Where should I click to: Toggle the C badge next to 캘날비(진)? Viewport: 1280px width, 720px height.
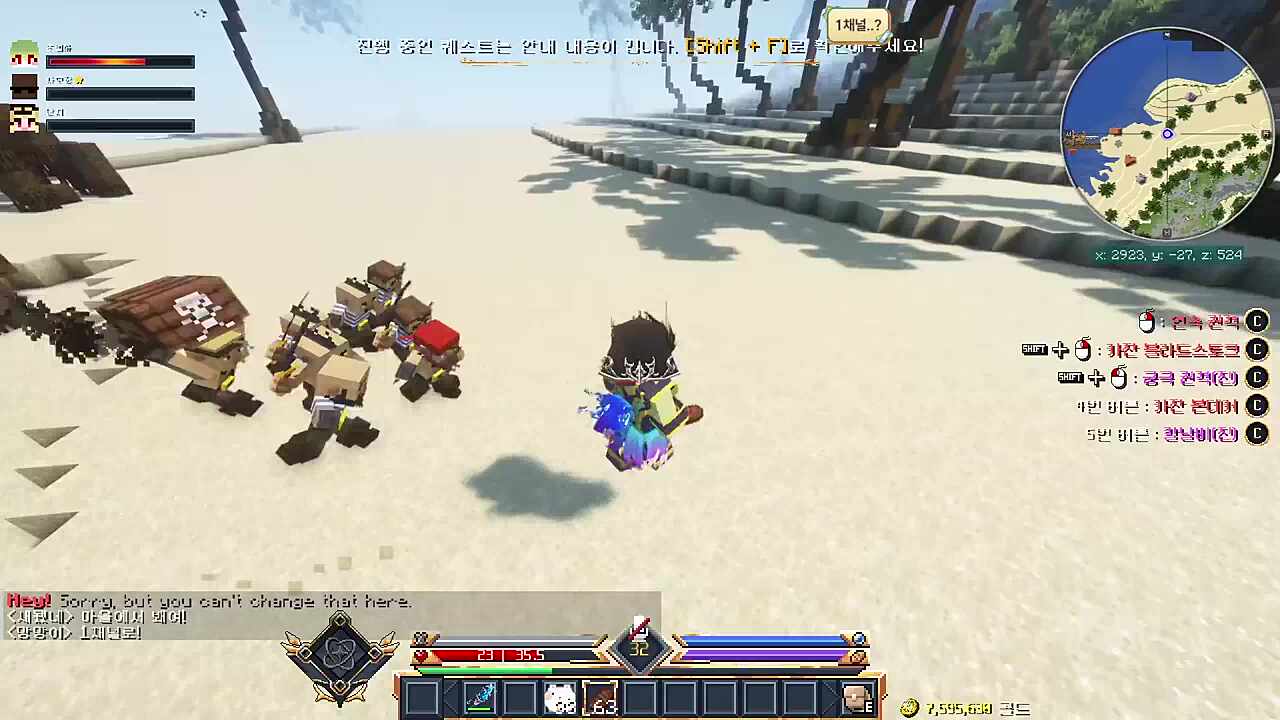tap(1257, 434)
